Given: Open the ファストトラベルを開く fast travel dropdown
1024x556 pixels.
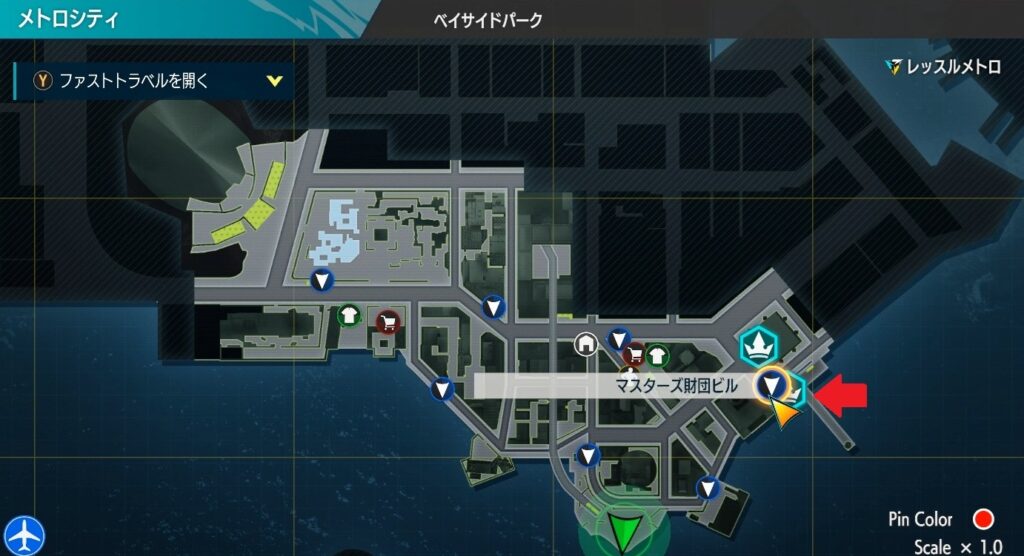Looking at the screenshot, I should pos(154,81).
